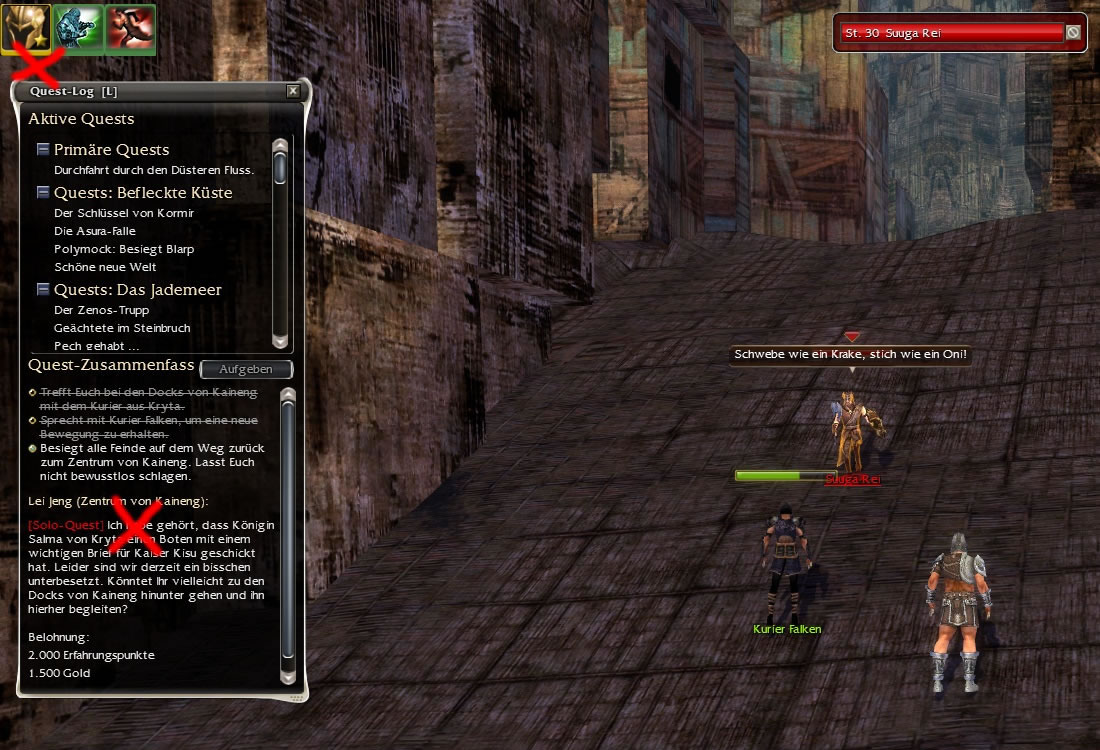Abandon quest with the Aufgeben button
This screenshot has width=1100, height=750.
(x=246, y=369)
